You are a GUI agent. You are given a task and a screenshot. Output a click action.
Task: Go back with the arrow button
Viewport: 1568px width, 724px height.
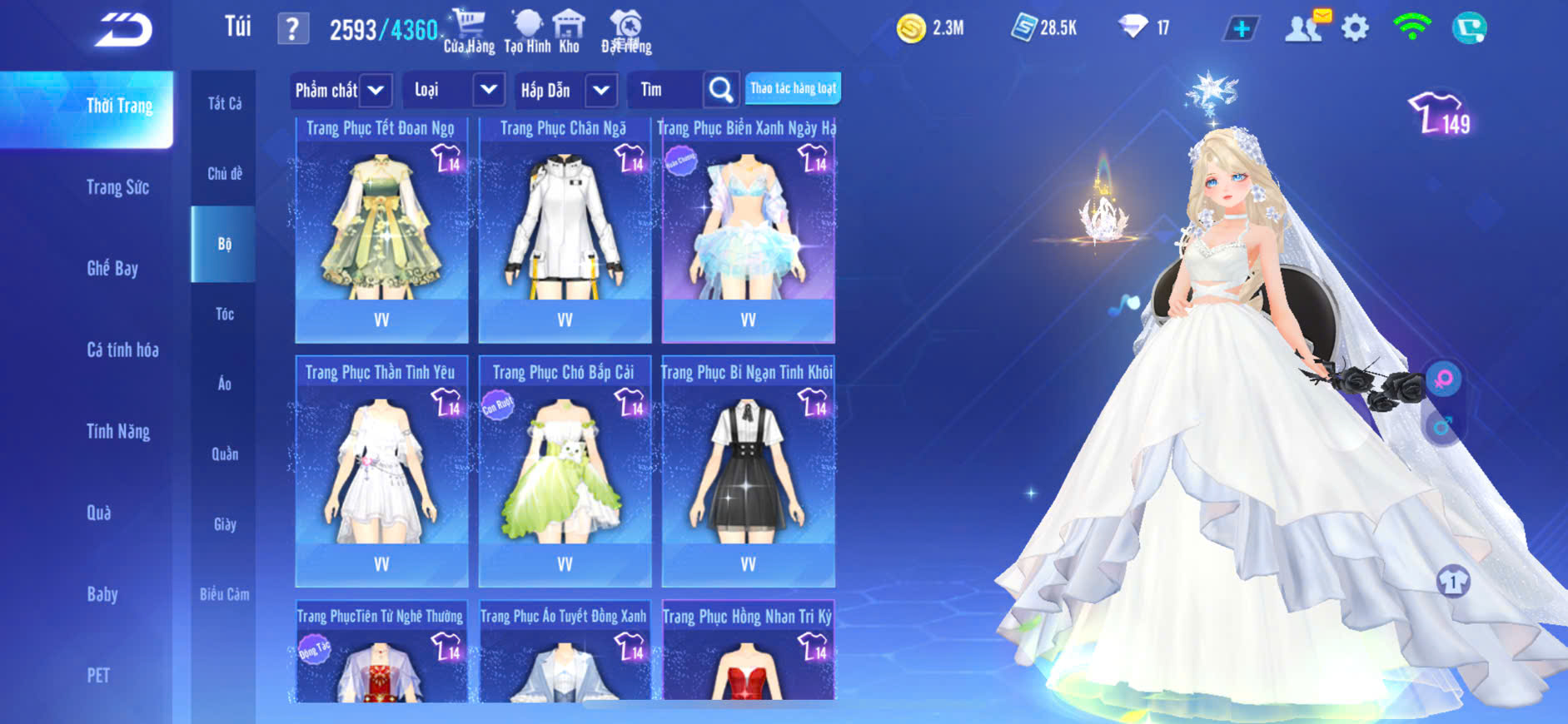coord(123,30)
